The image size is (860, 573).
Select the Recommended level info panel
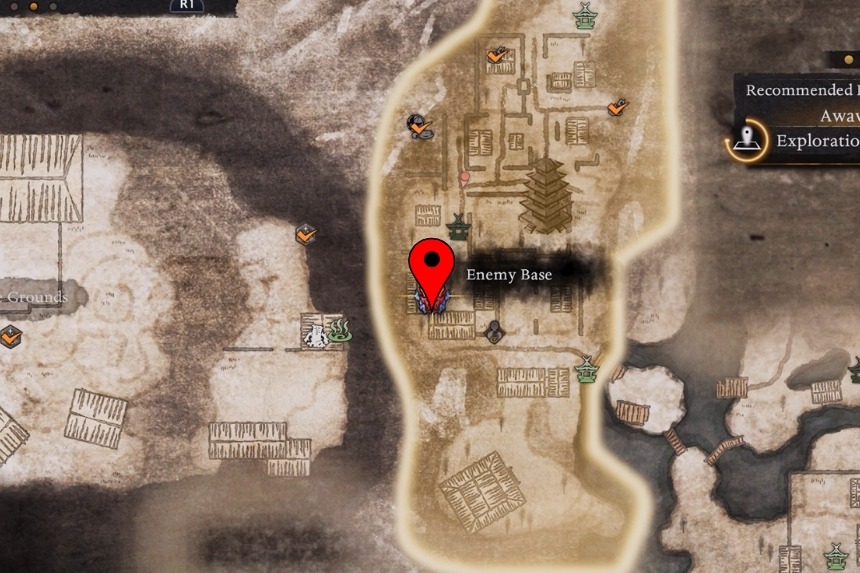pyautogui.click(x=800, y=102)
